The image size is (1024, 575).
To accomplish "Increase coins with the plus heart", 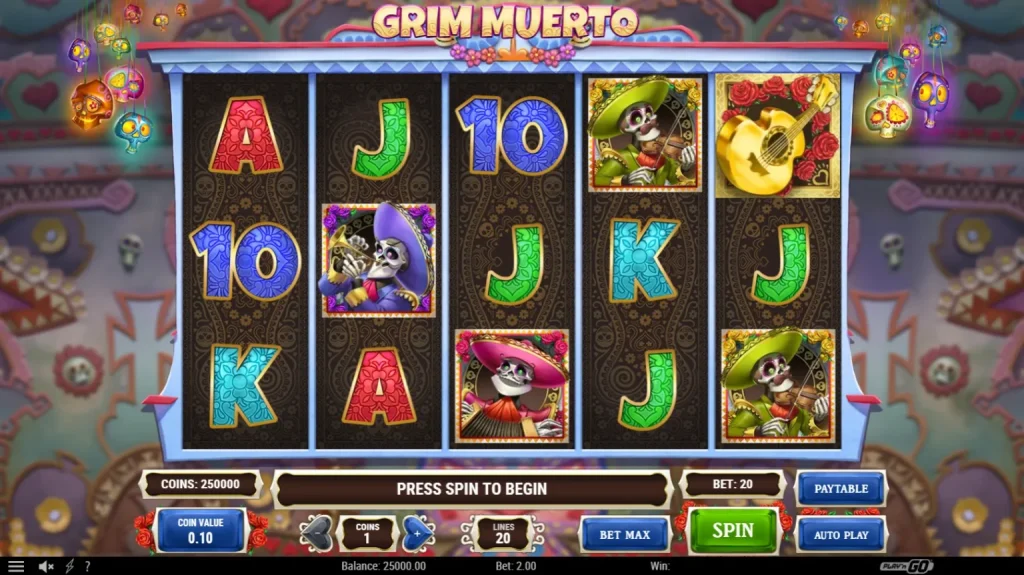I will pos(417,533).
